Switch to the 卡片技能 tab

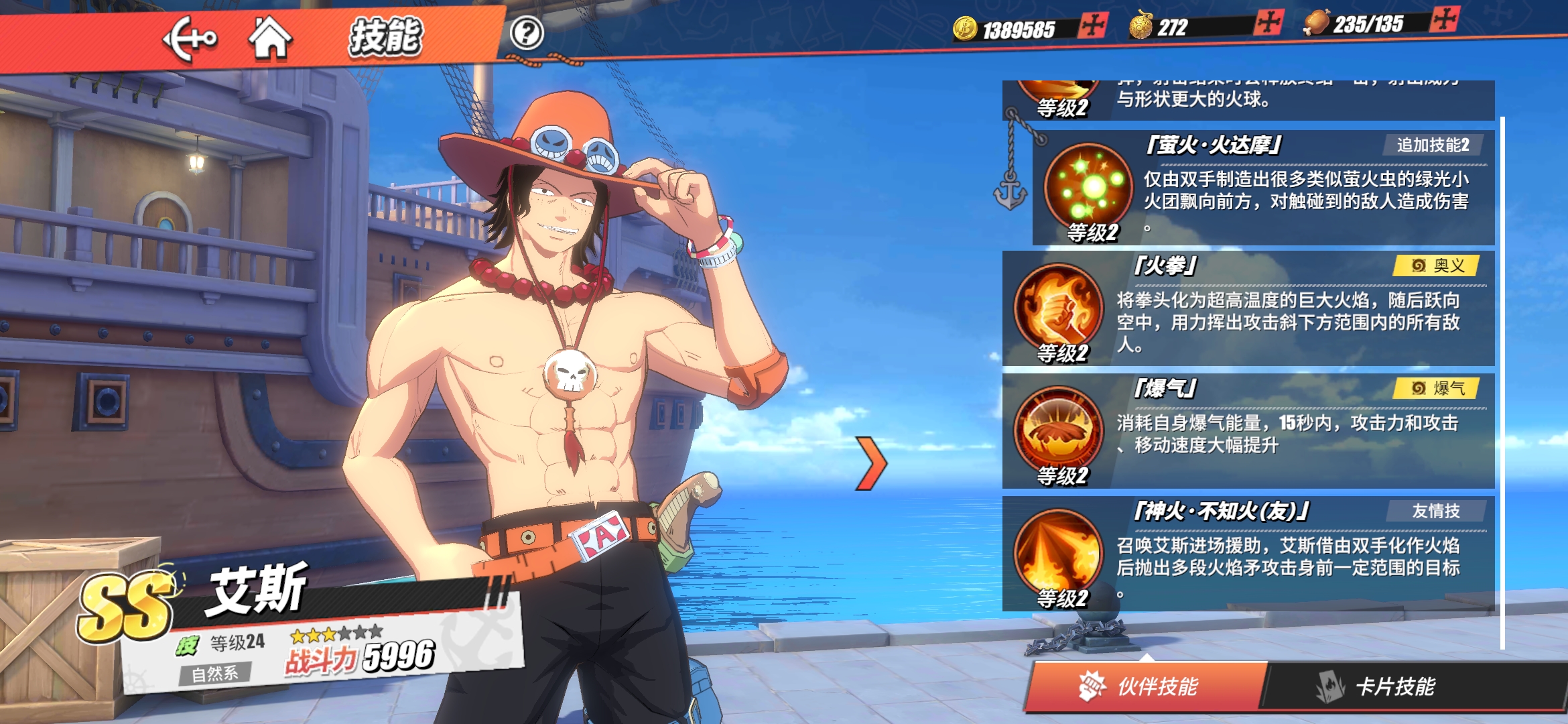[x=1394, y=686]
